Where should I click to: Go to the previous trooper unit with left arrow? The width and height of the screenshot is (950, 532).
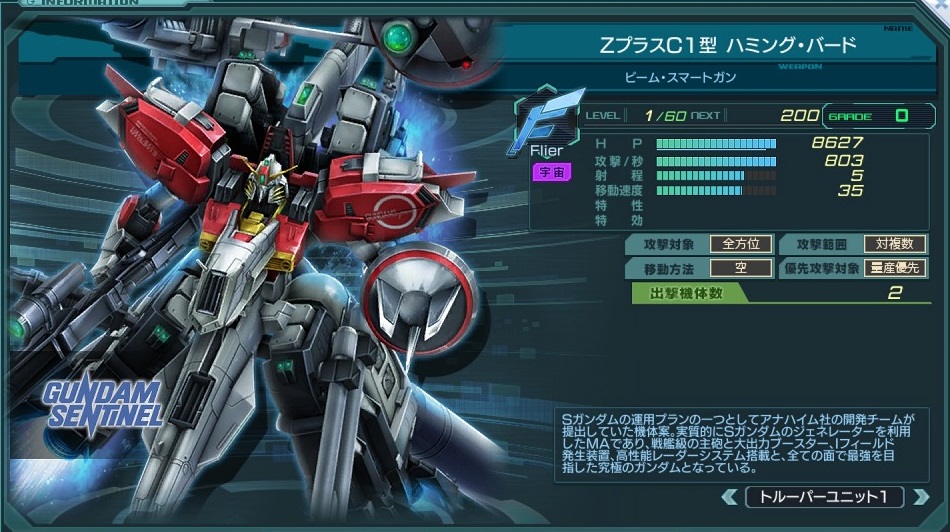click(x=729, y=497)
